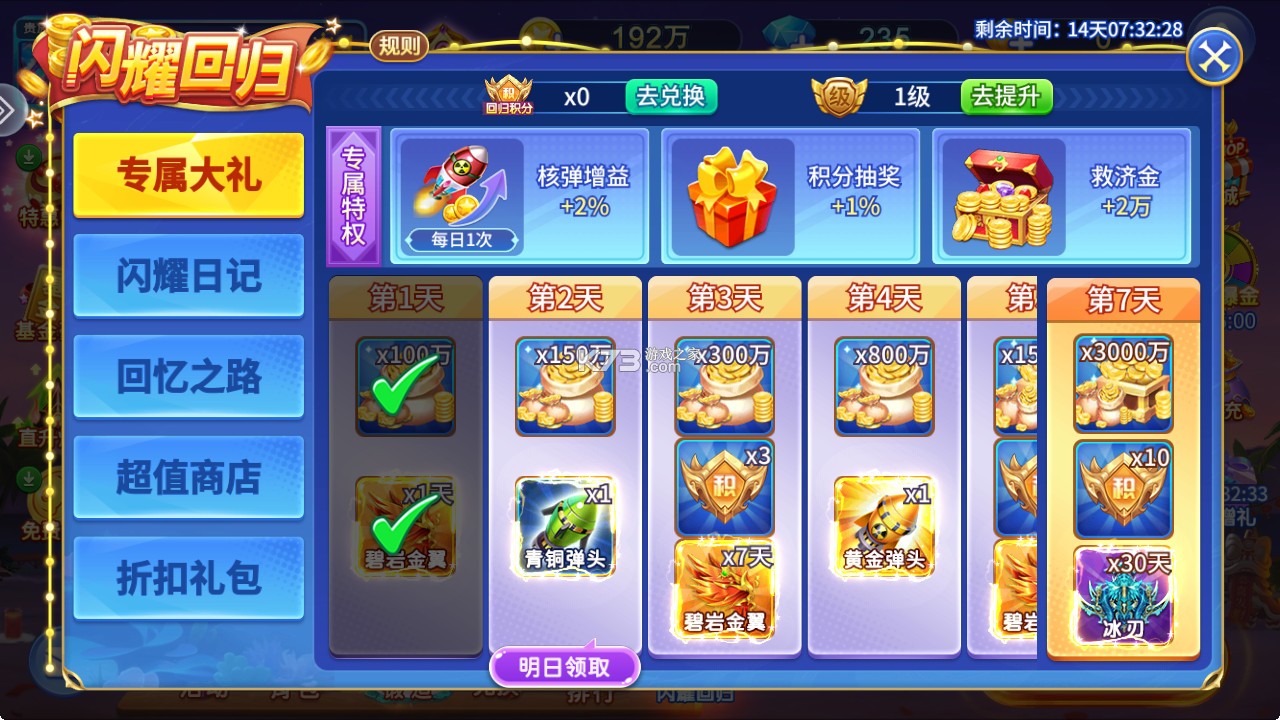The width and height of the screenshot is (1280, 720).
Task: Click the x3 积 medal on day 3
Action: click(723, 490)
